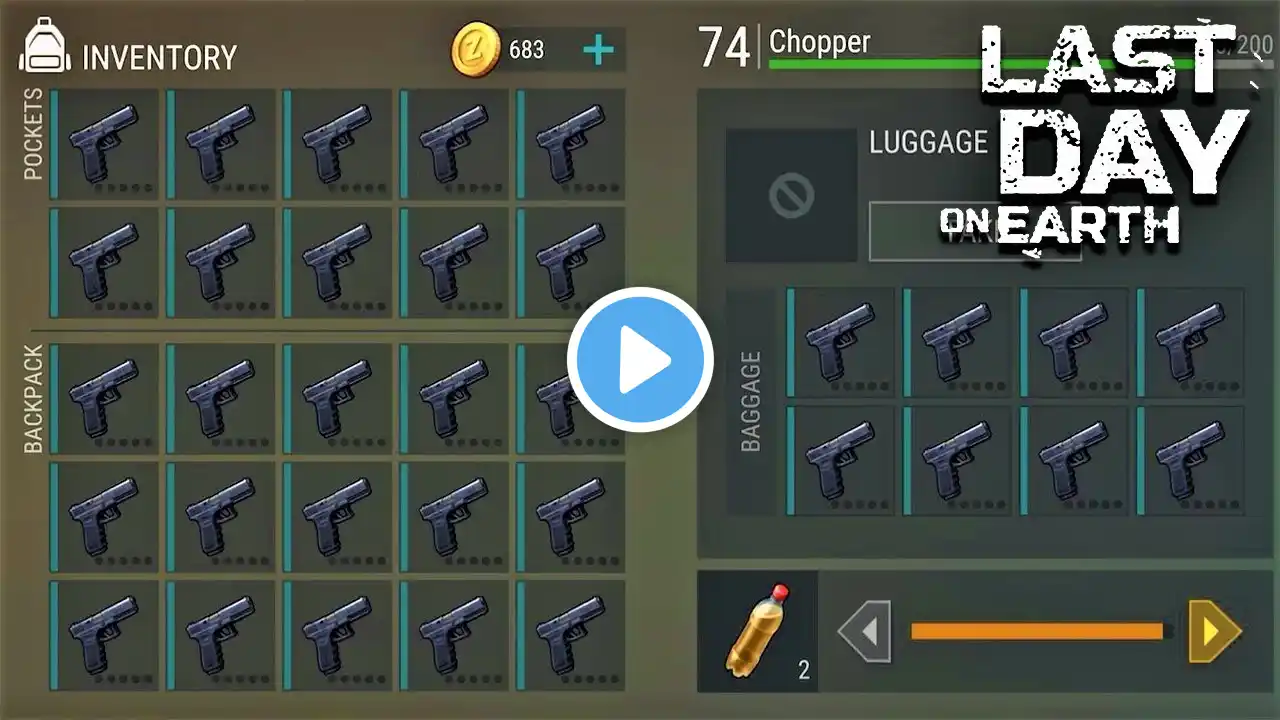1280x720 pixels.
Task: Click the left arrow fuel button
Action: pos(864,631)
